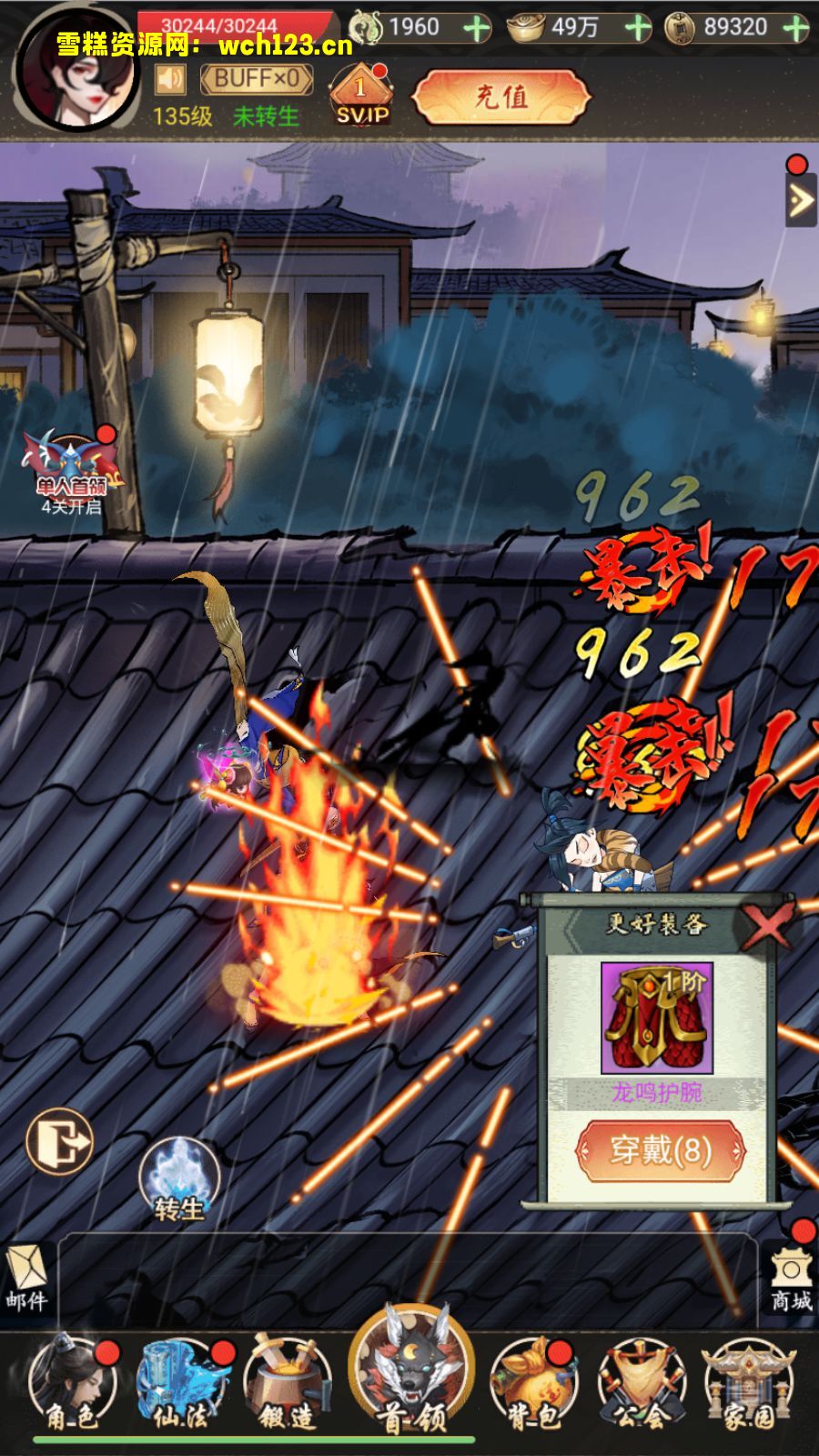Viewport: 819px width, 1456px height.
Task: Open the 转生 reincarnation feature
Action: (x=179, y=1180)
